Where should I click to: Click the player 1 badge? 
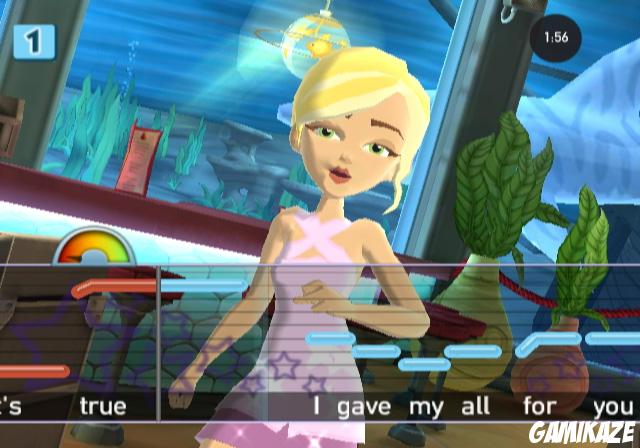click(33, 40)
